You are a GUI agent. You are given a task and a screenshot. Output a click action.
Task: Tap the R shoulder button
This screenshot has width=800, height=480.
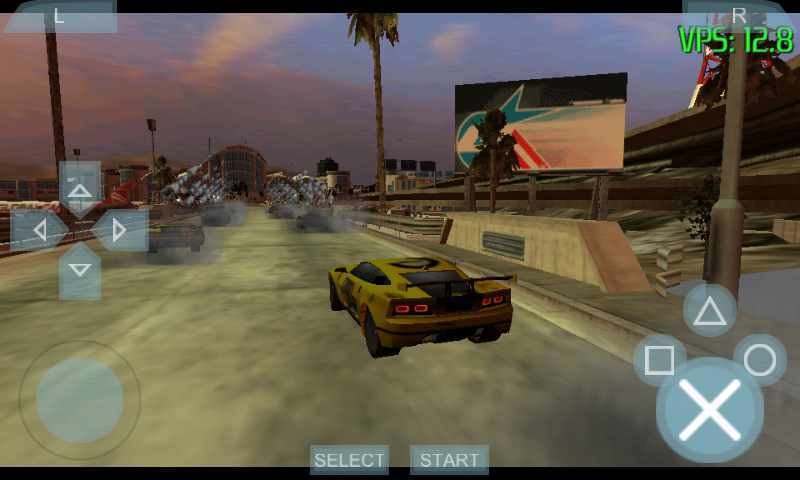click(739, 14)
